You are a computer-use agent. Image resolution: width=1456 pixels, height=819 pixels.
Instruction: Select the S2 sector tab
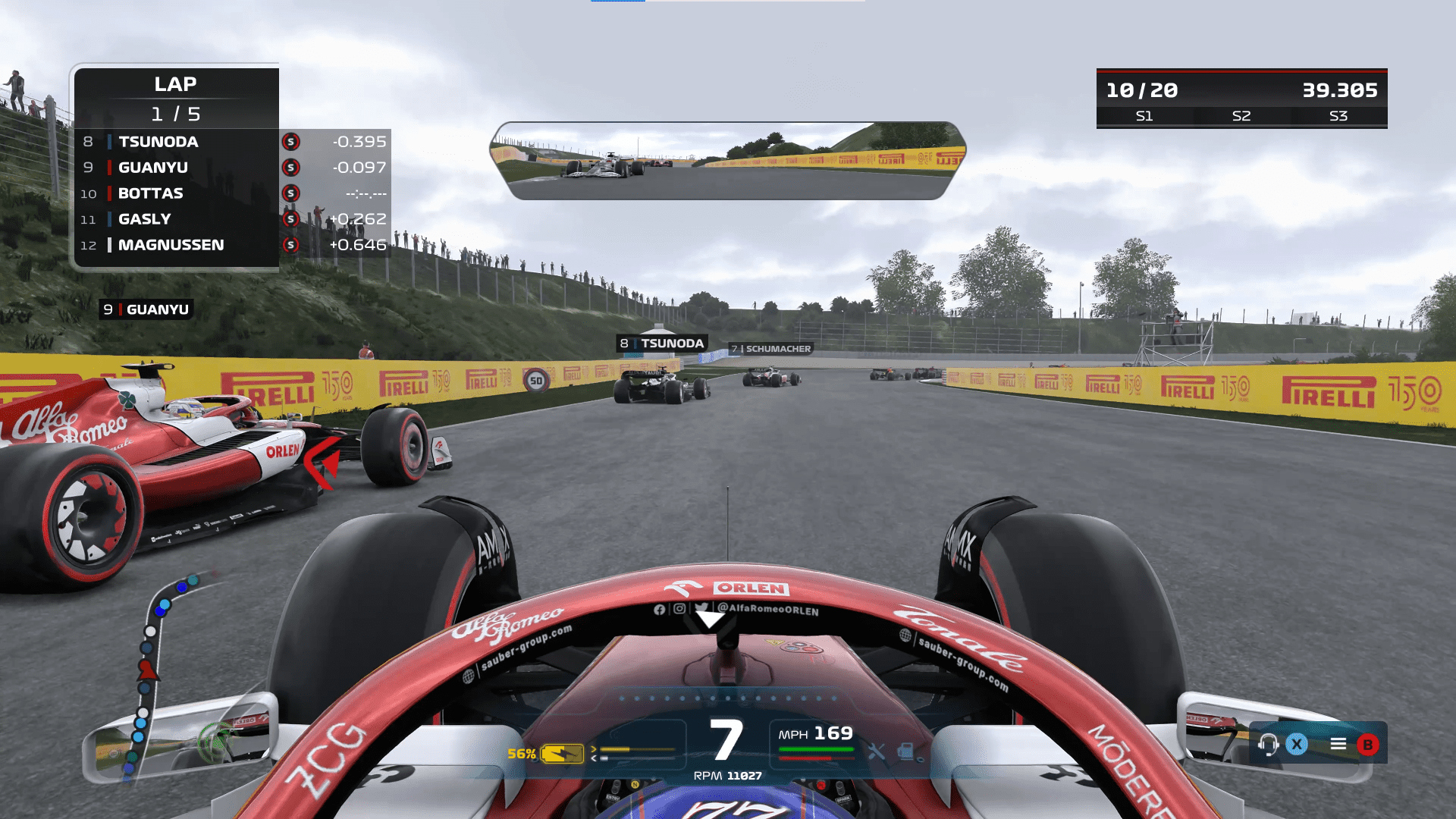[1241, 116]
